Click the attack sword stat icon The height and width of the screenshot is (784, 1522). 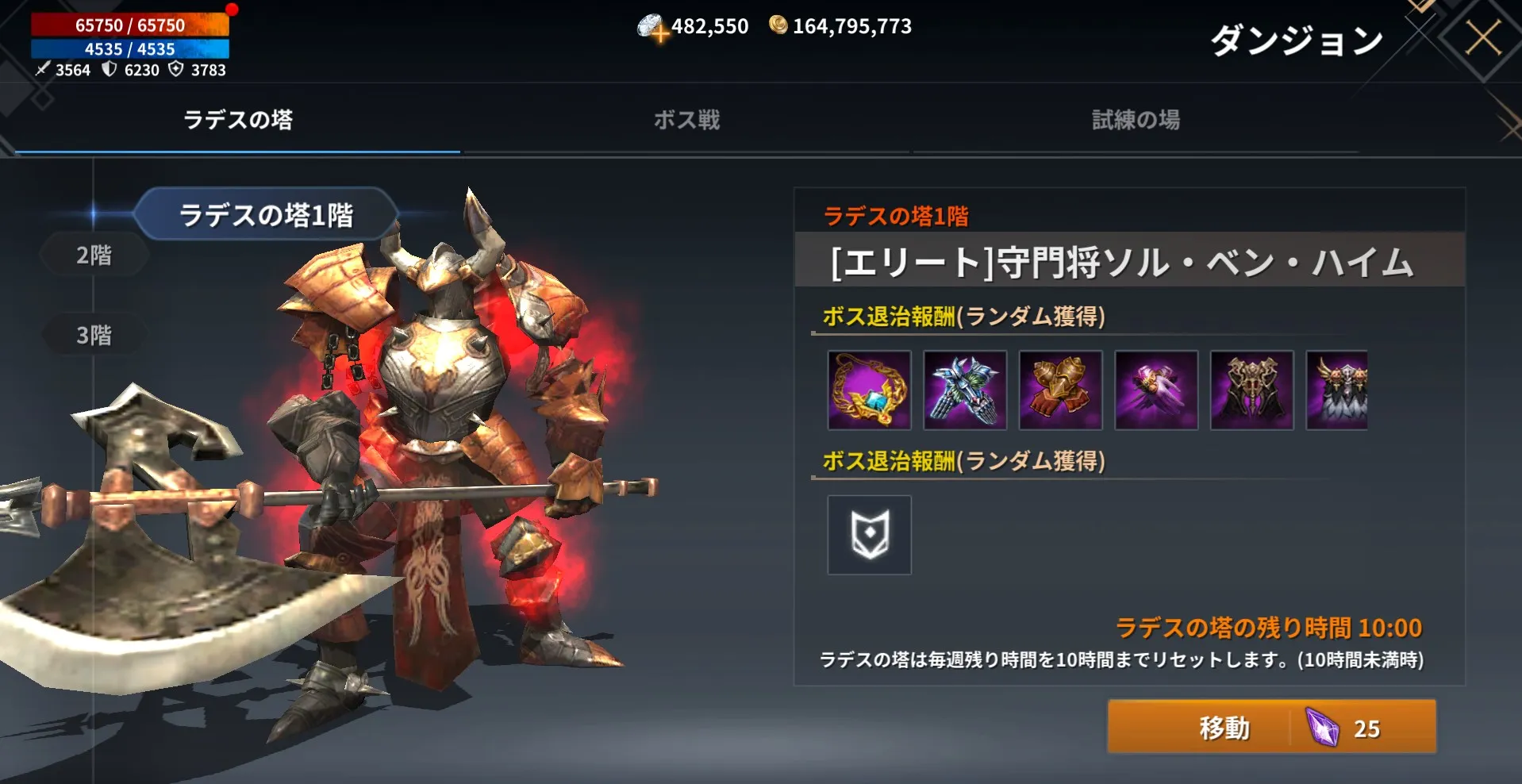[41, 71]
